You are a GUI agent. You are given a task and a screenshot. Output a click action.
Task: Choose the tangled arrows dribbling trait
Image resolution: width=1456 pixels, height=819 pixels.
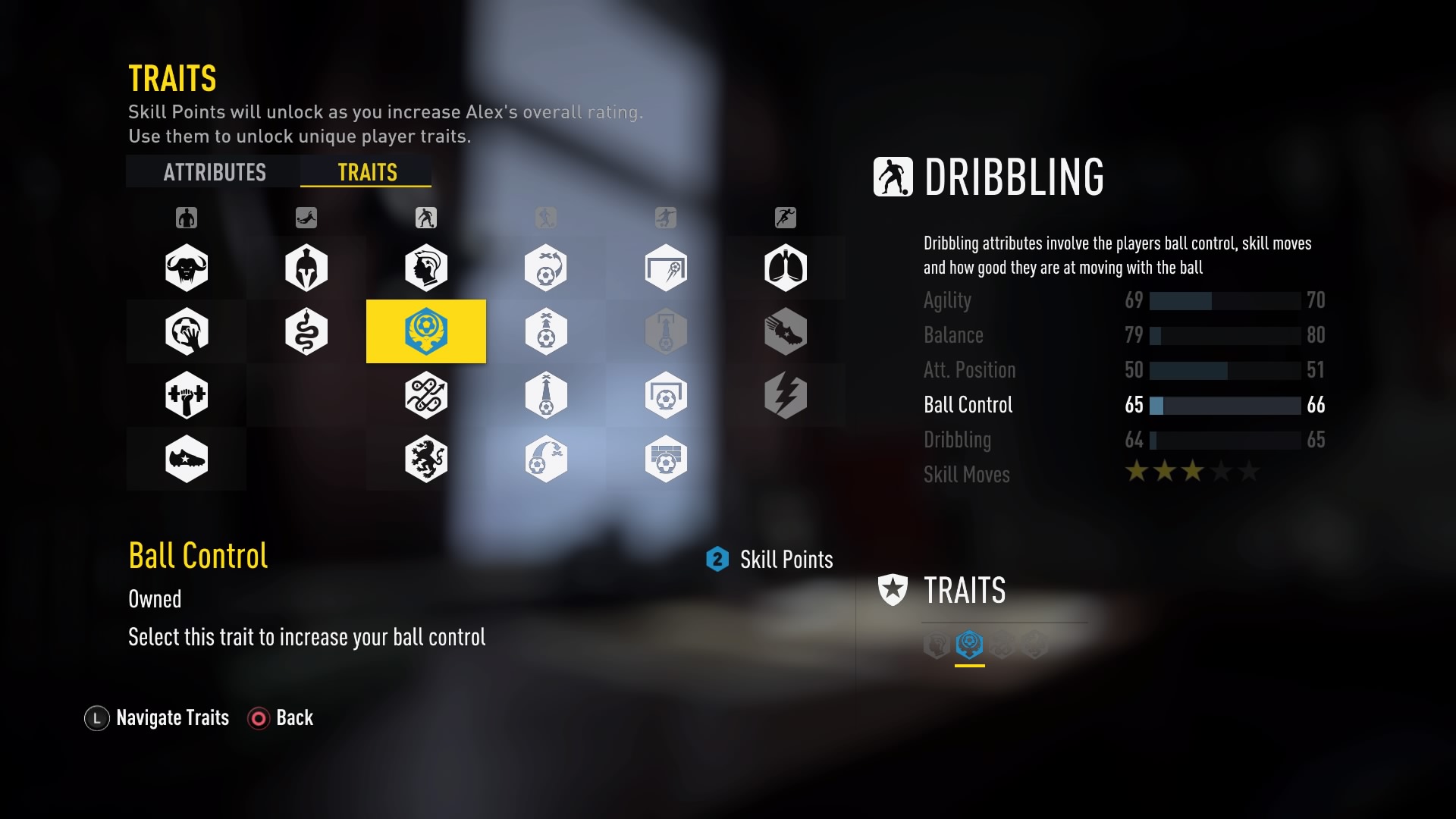(x=426, y=395)
